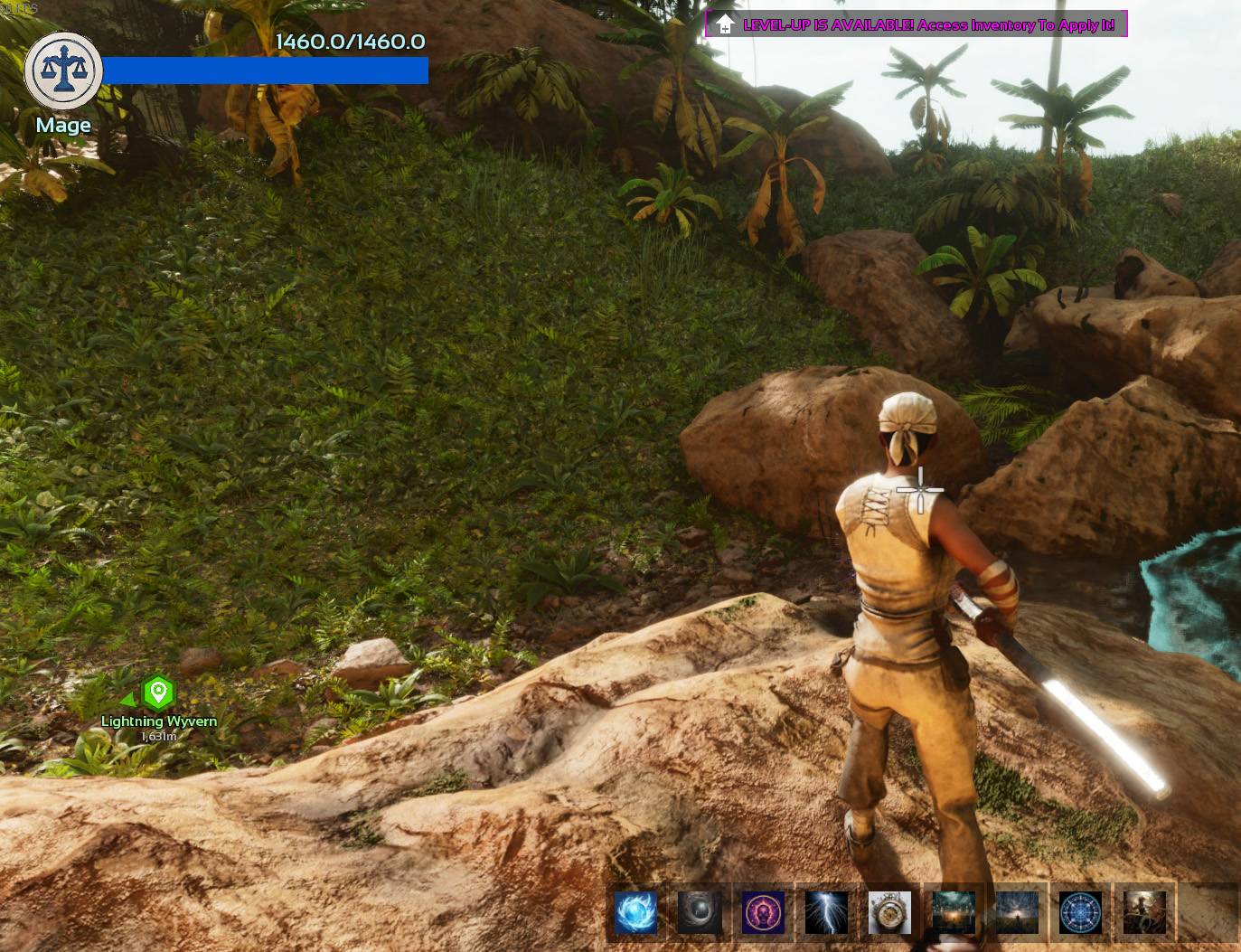The width and height of the screenshot is (1241, 952).
Task: Use the warrior figure ability slot
Action: pyautogui.click(x=1144, y=912)
